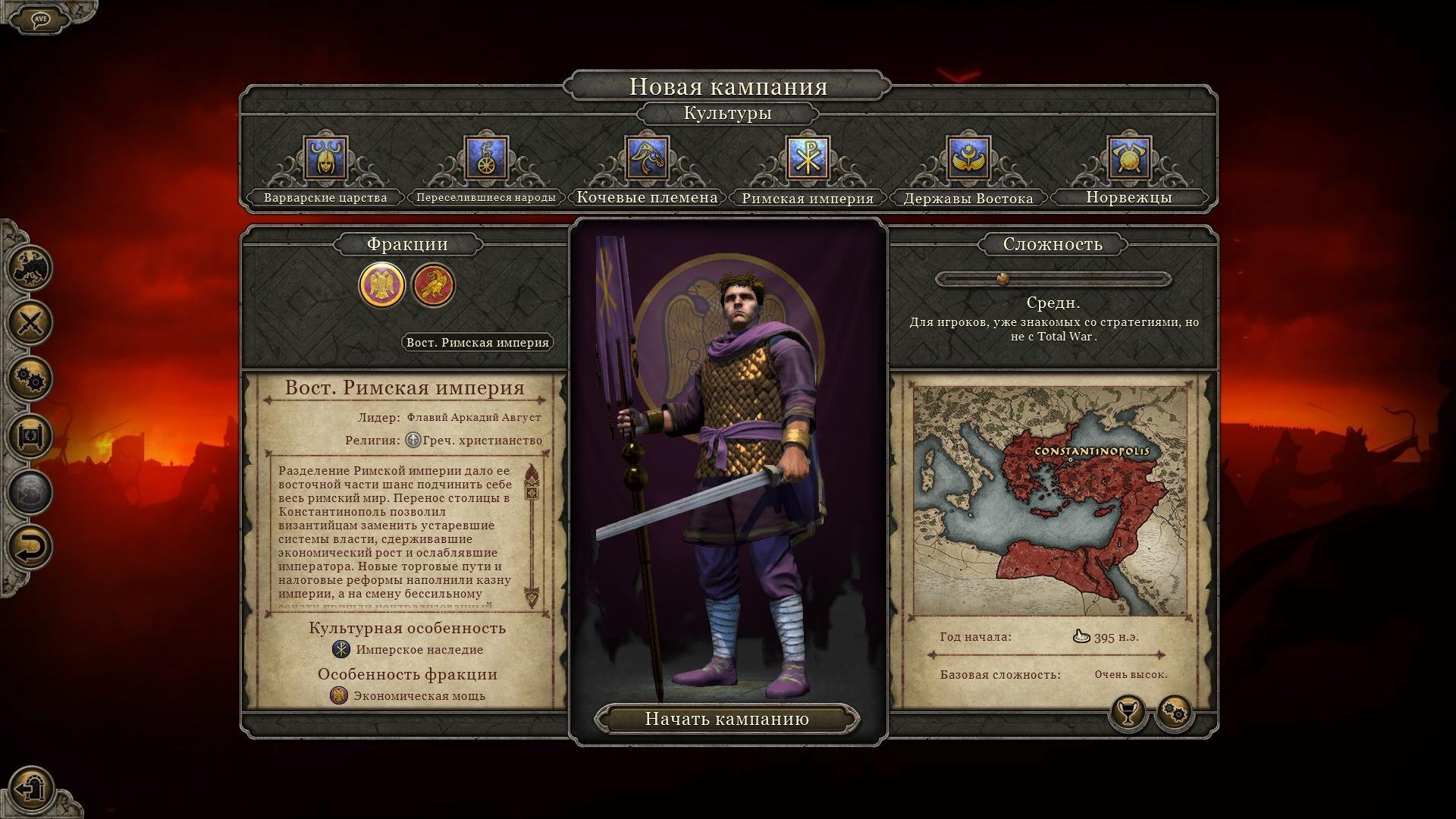Open the chalice victory conditions button
Viewport: 1456px width, 819px height.
1128,712
